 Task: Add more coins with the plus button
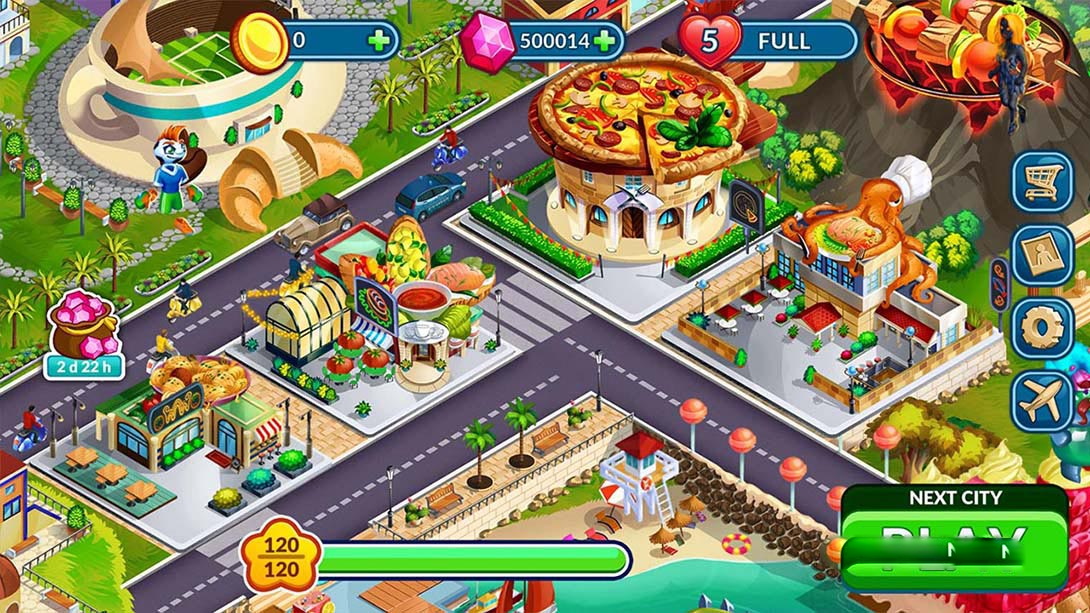[379, 41]
